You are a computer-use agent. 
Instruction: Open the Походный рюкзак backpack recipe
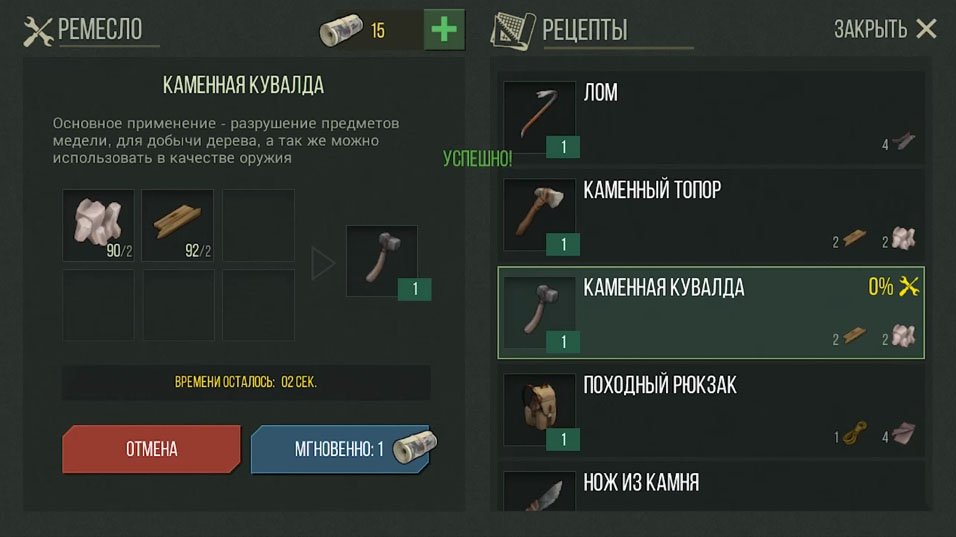710,409
